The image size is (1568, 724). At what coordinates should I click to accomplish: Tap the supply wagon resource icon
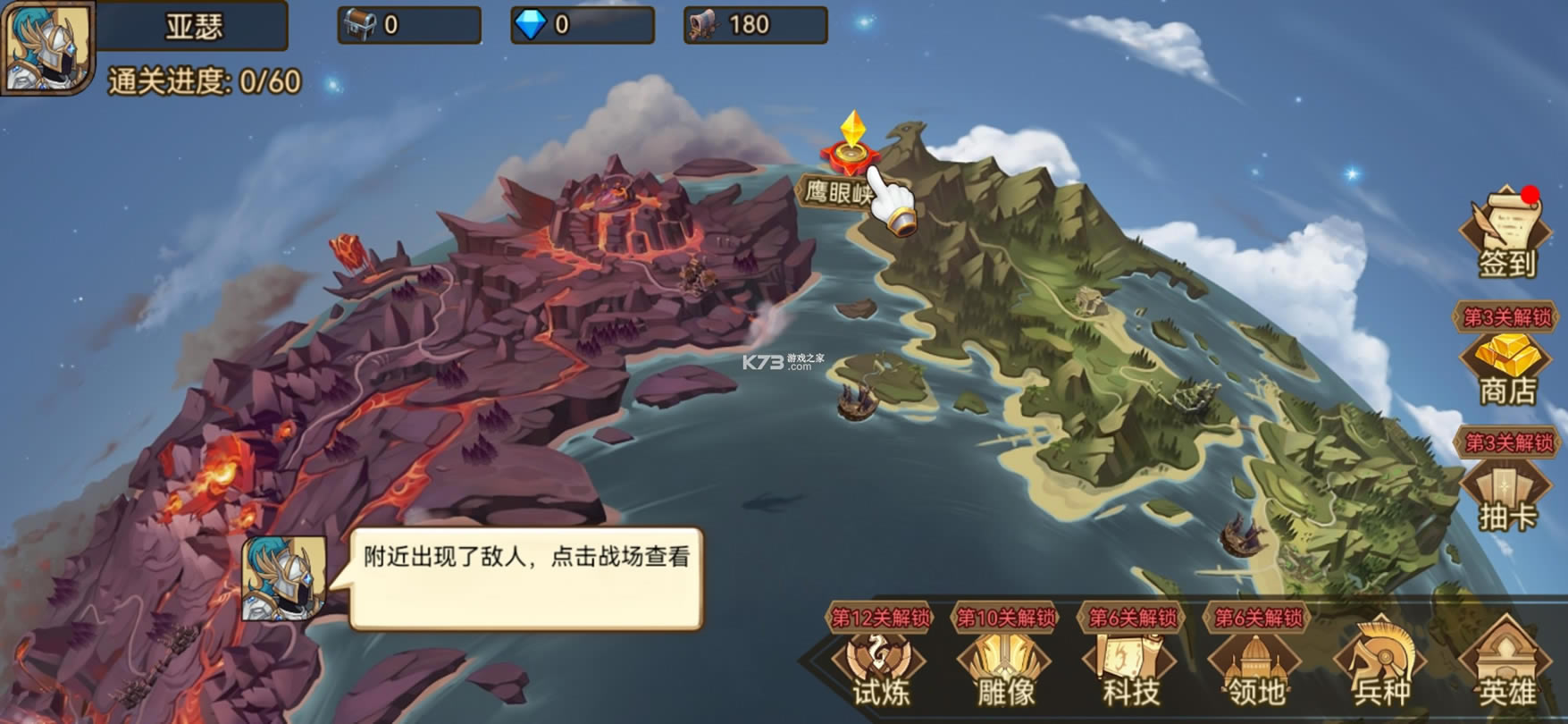click(x=703, y=25)
